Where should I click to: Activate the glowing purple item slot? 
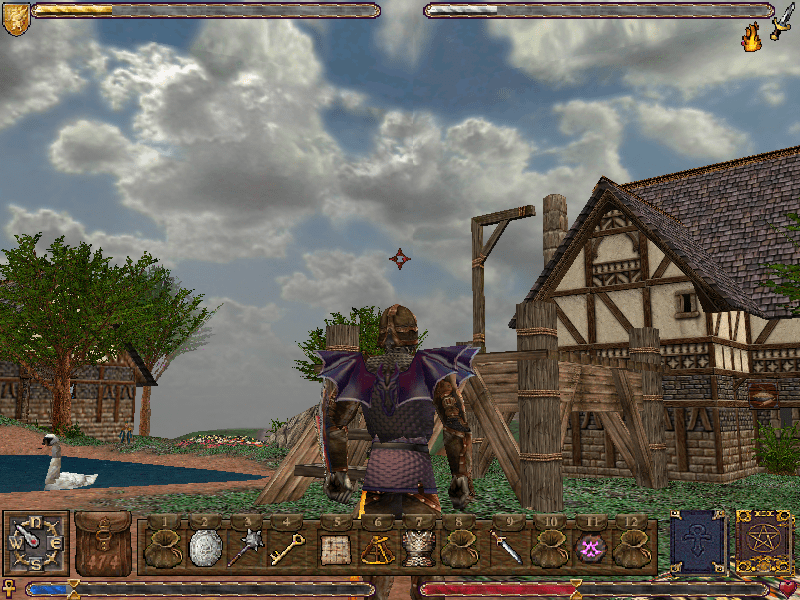(589, 548)
